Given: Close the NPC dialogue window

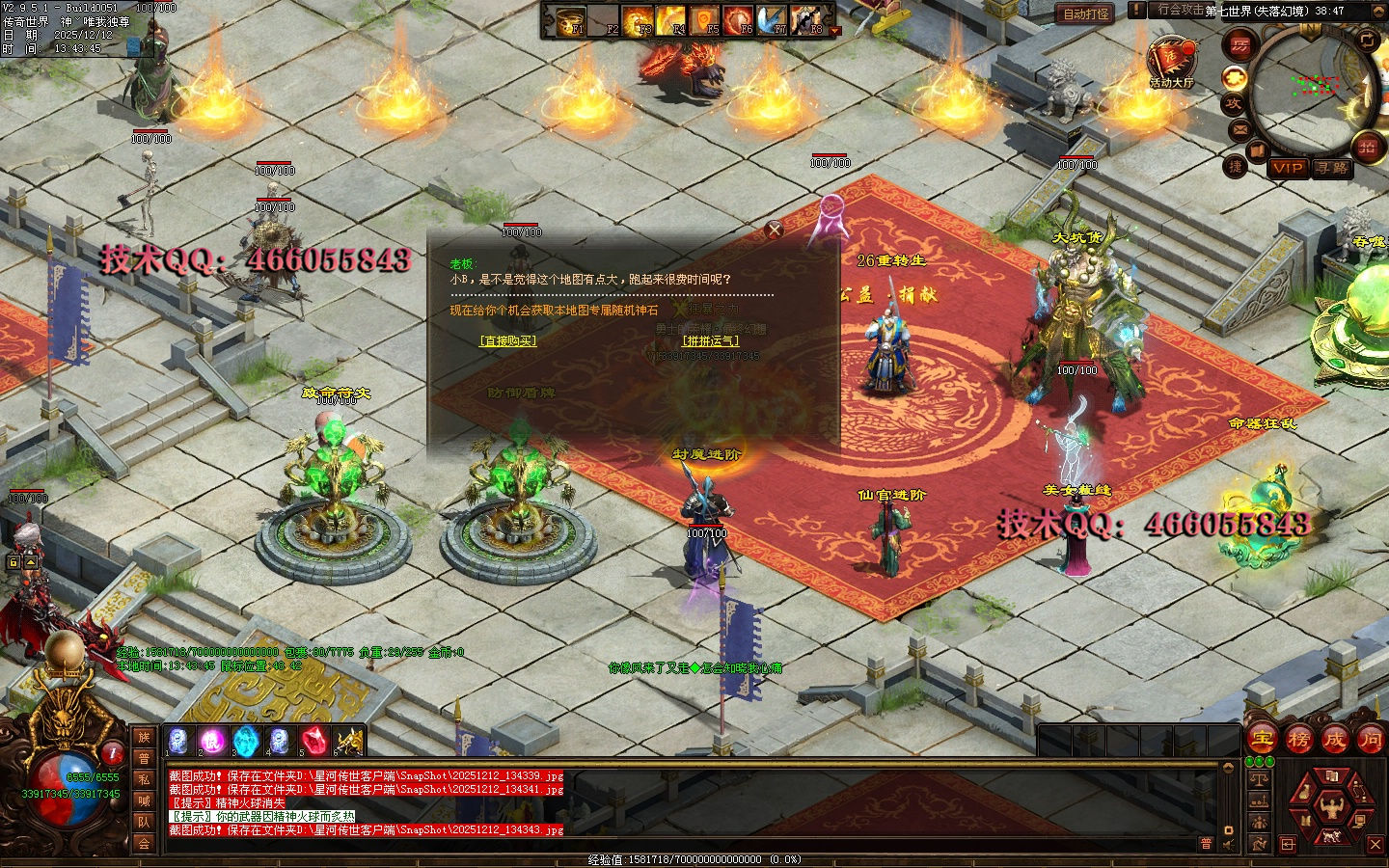Looking at the screenshot, I should (x=774, y=230).
